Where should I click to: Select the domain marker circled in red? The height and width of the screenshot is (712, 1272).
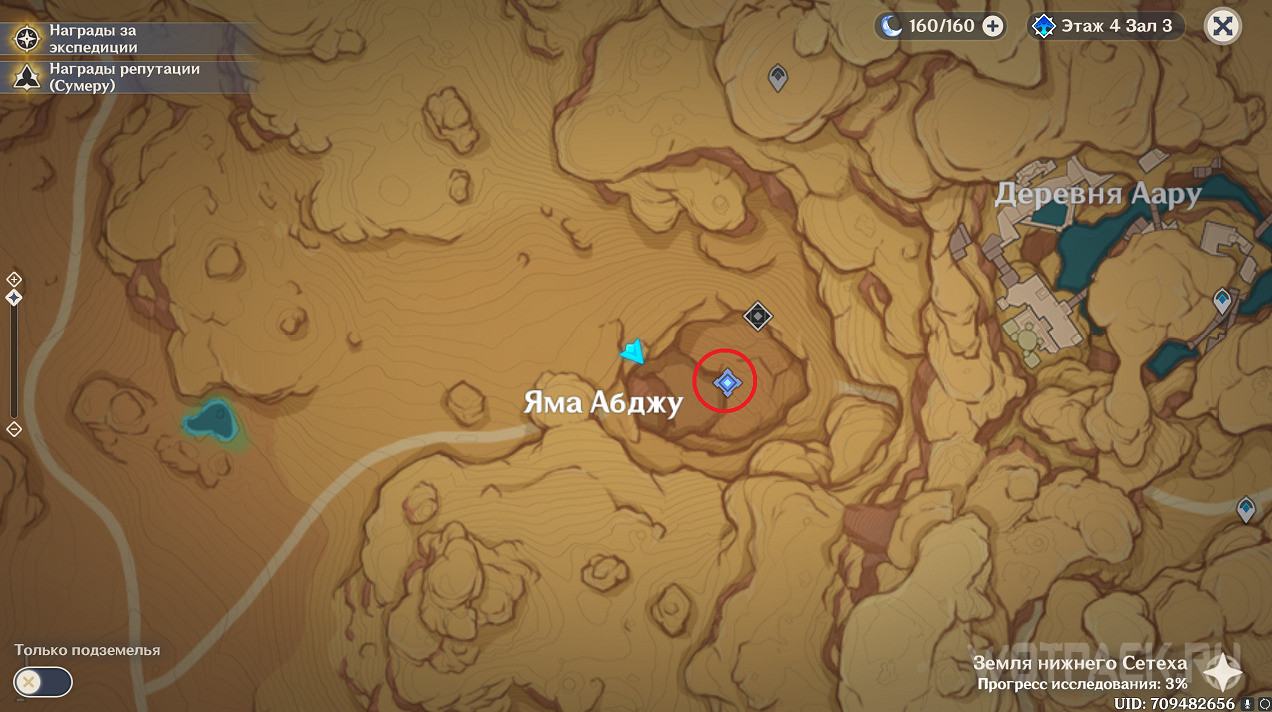coord(727,381)
